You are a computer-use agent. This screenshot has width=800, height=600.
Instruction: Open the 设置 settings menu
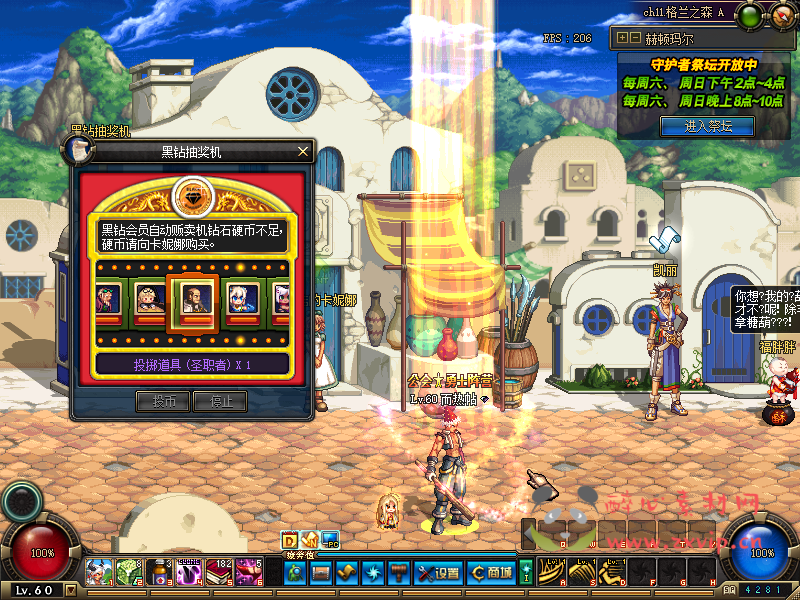pos(439,573)
